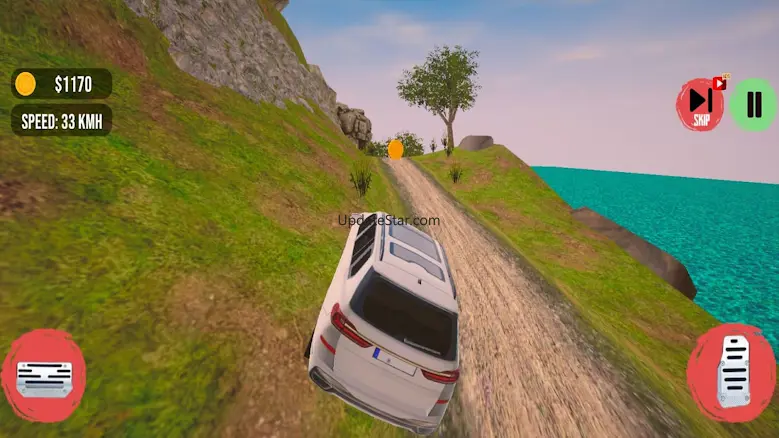Tap the red brake pedal
The image size is (779, 438).
[43, 375]
